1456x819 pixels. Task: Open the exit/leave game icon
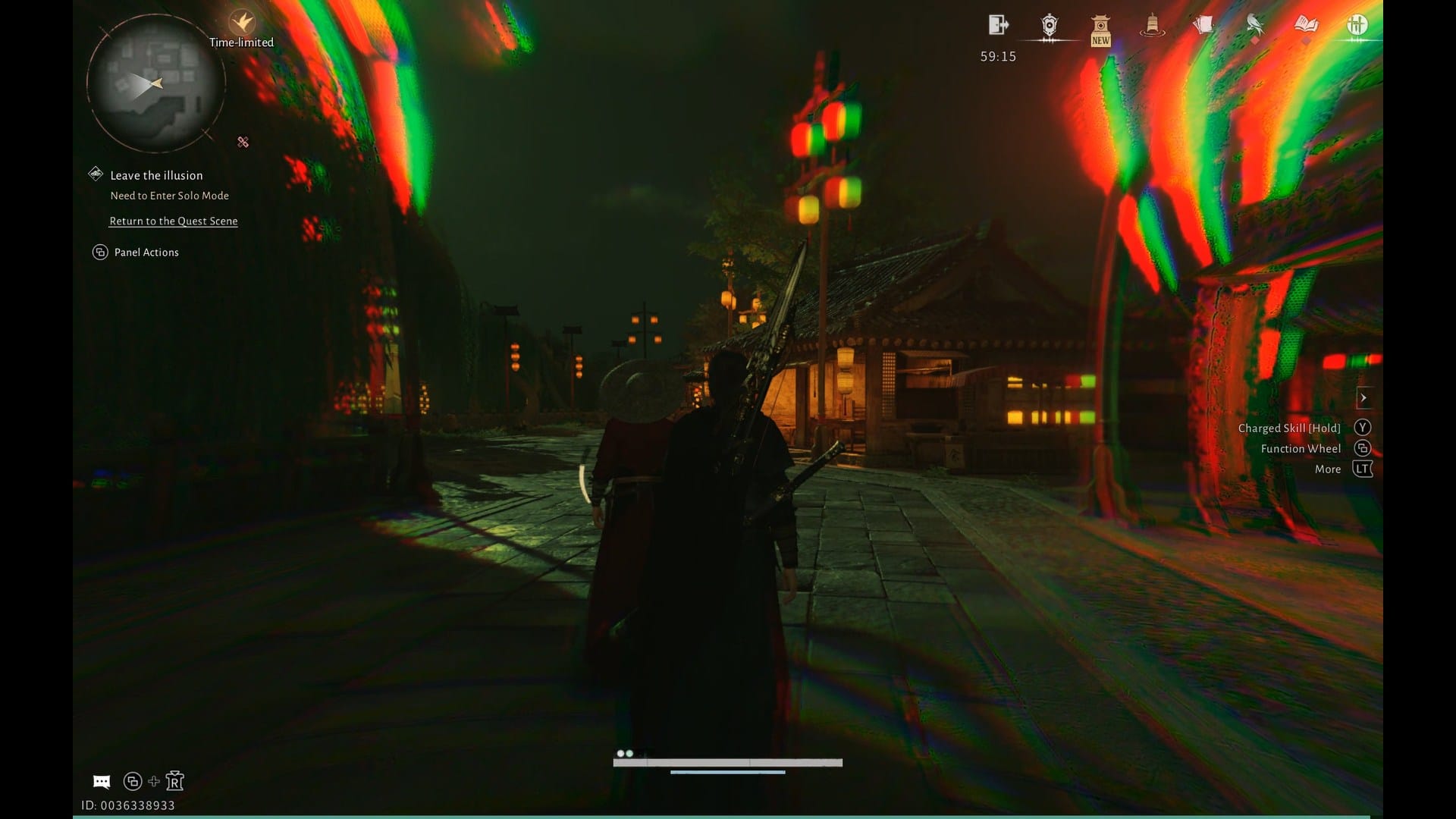(999, 25)
